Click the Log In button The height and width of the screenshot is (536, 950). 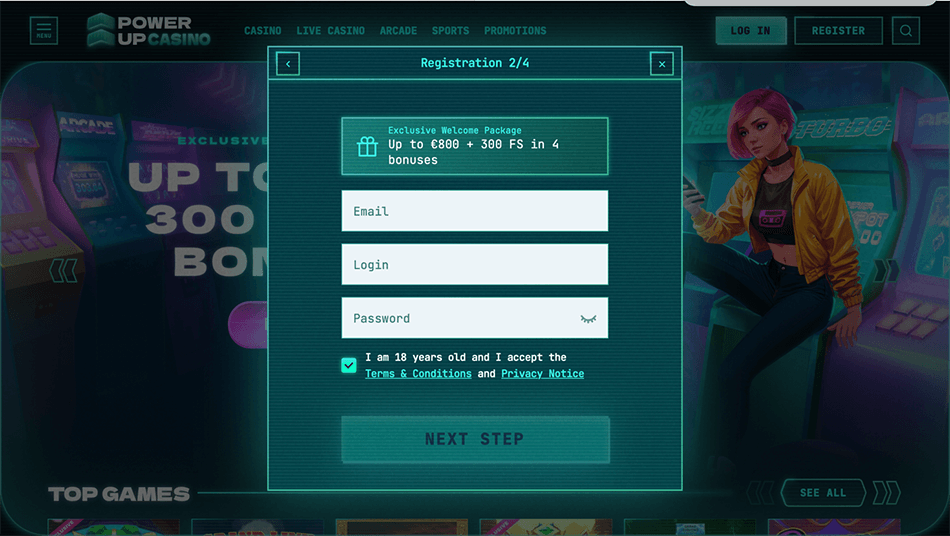click(750, 31)
